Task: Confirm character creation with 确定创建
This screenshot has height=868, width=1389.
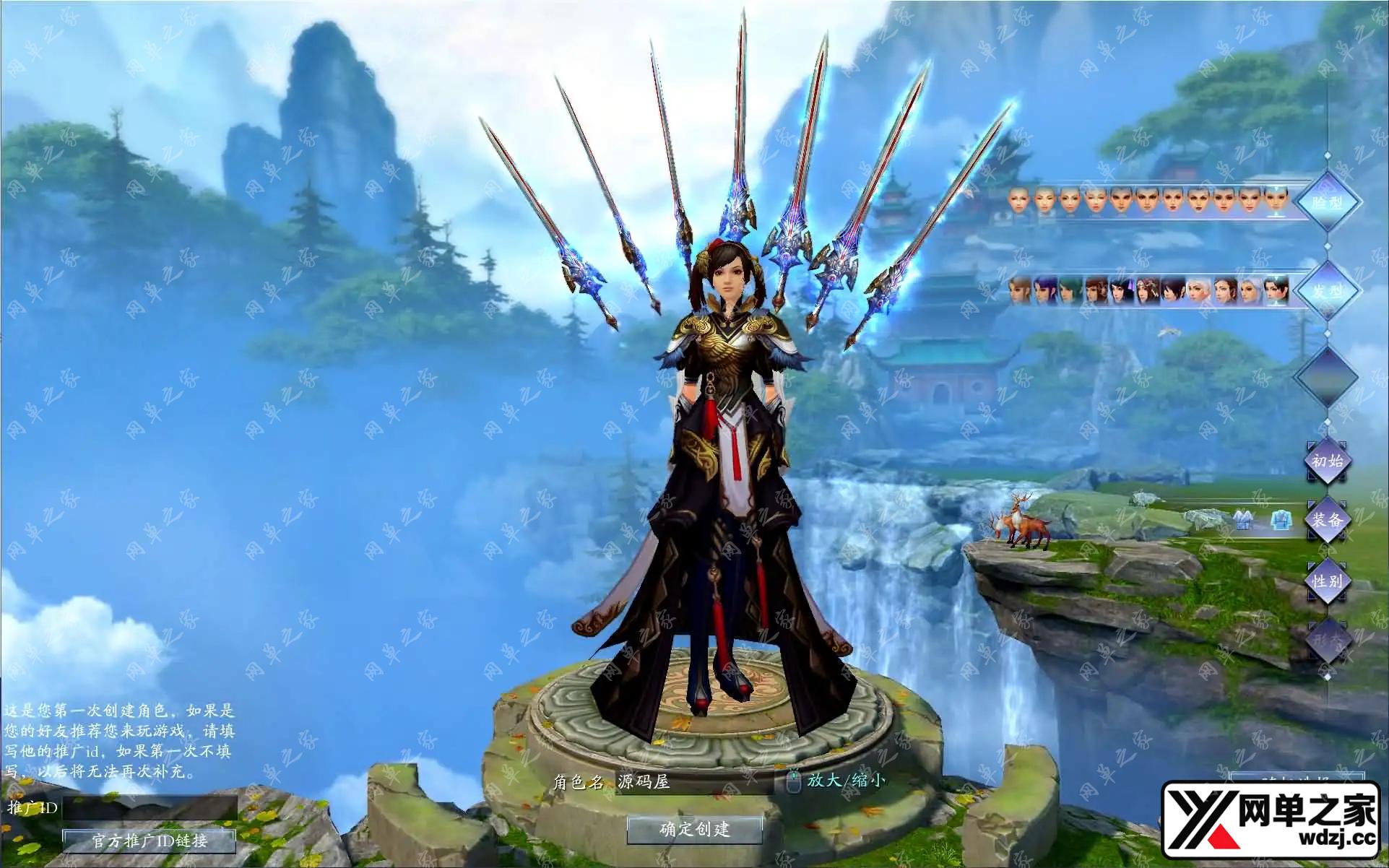Action: click(694, 829)
